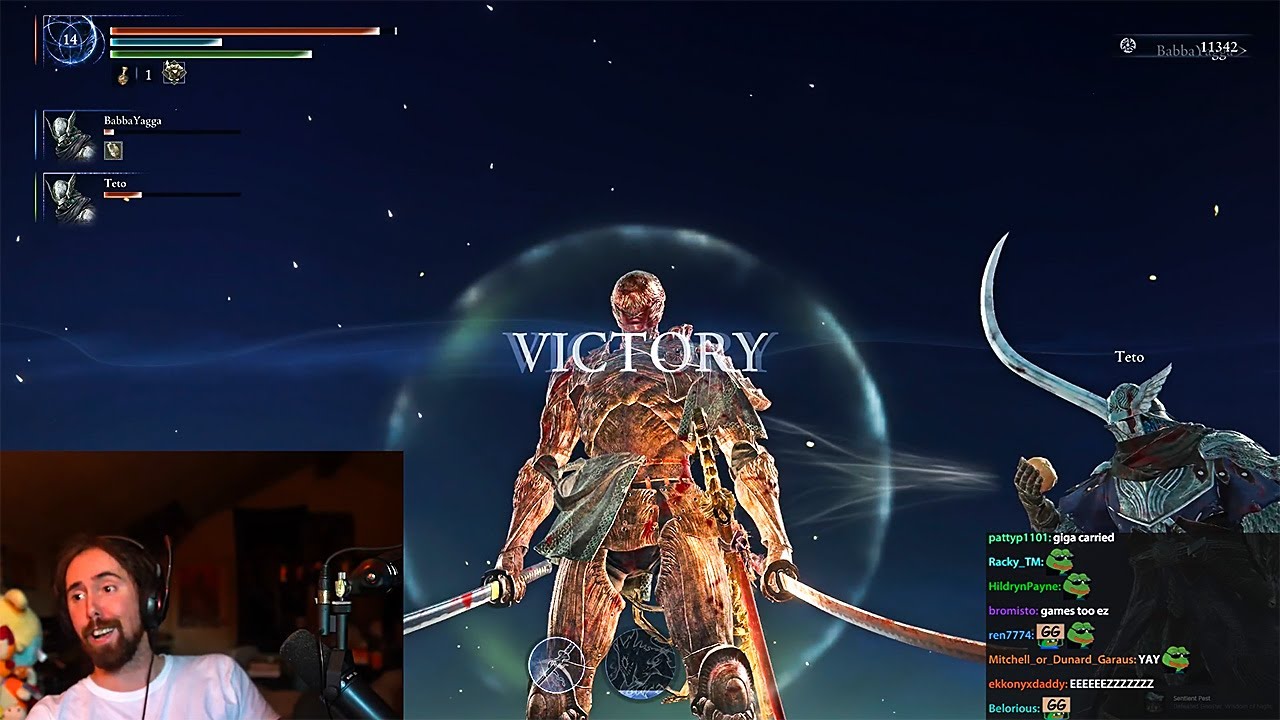
Task: Click the Crimson Flask icon
Action: [x=123, y=74]
